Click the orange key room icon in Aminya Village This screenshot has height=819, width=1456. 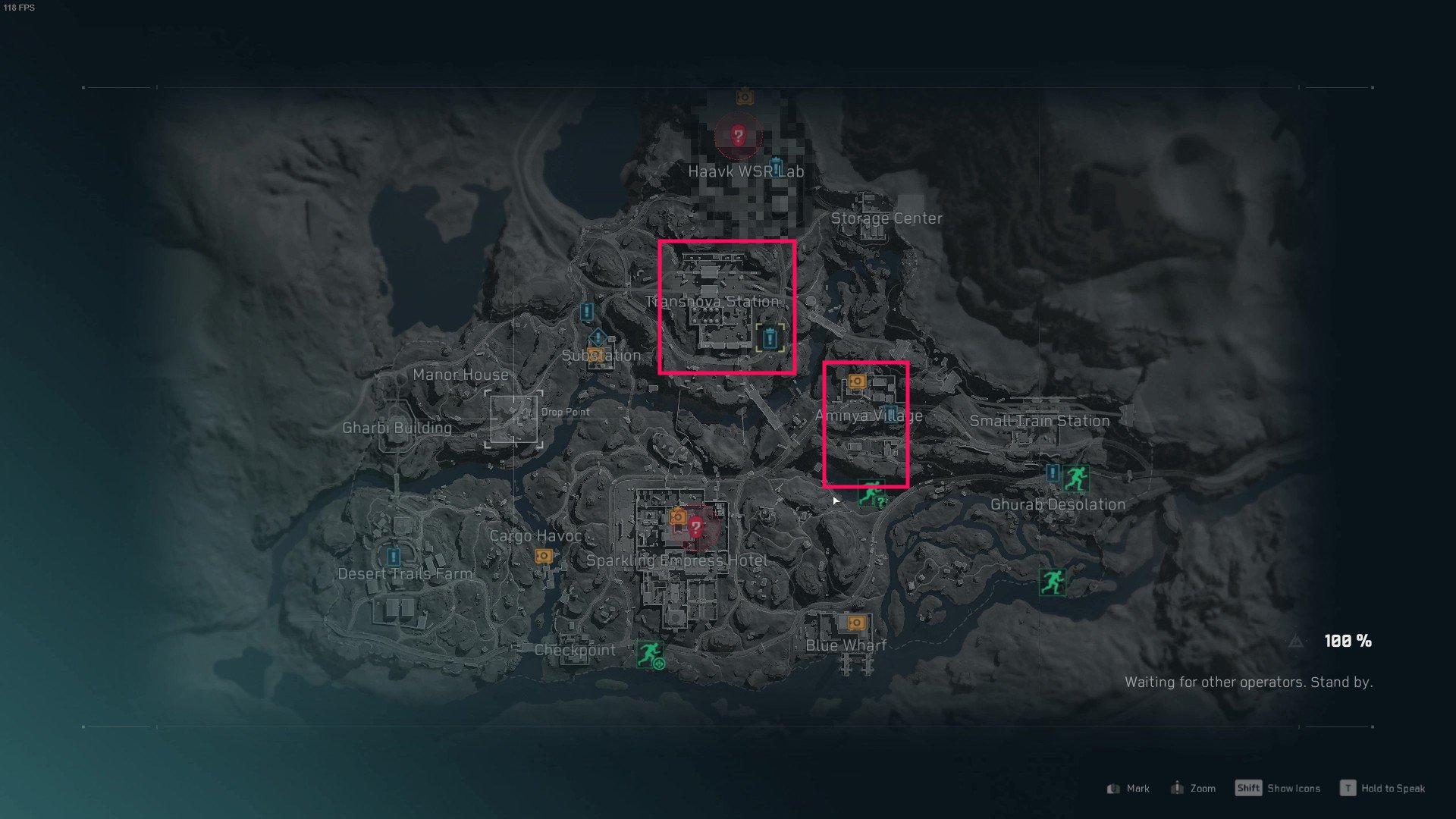point(857,381)
